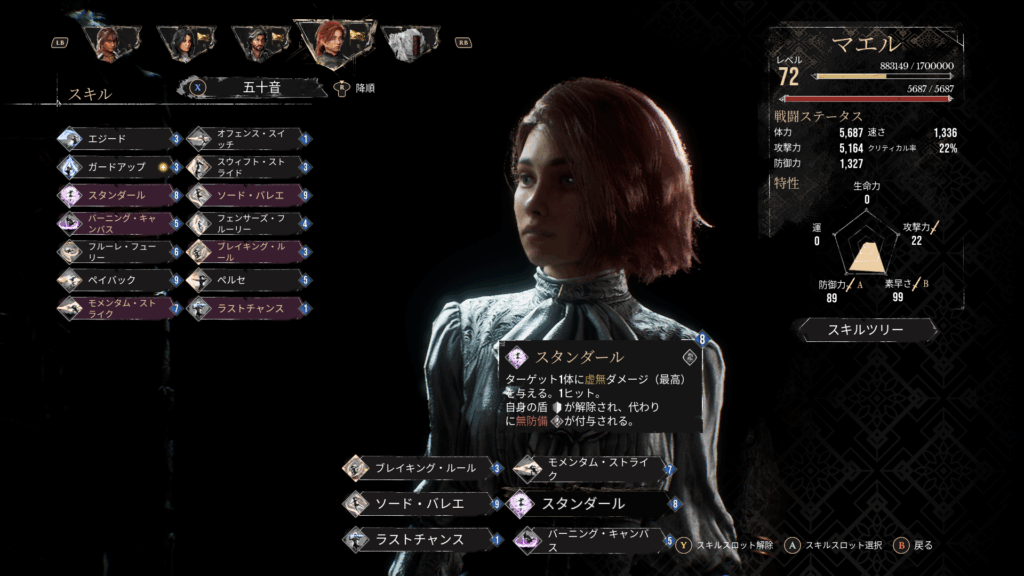Choose the equipped ブレイキング・ルール slot at bottom
Screen dimensions: 1024x576
coord(420,468)
